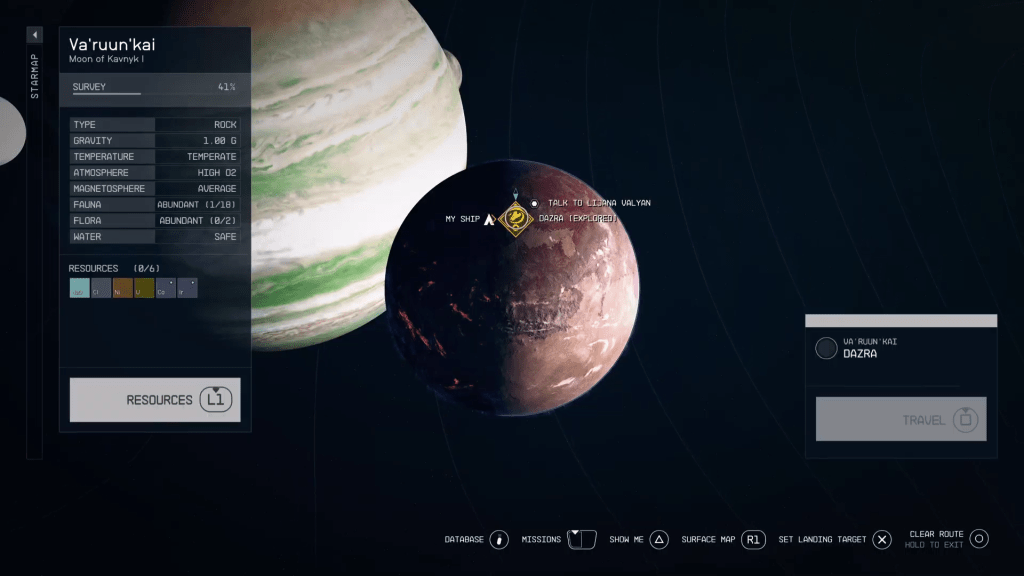Select the Dazra city landing marker
The image size is (1024, 576).
coord(516,218)
